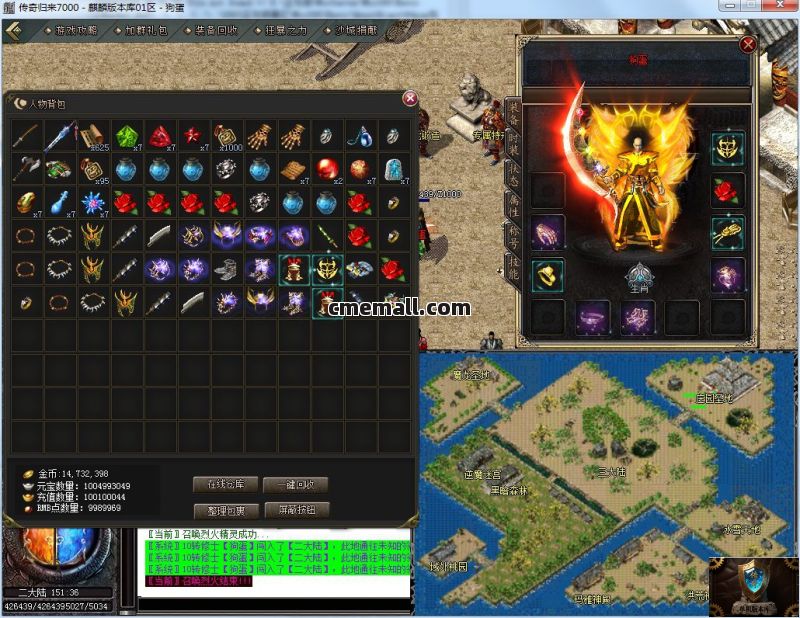Click the 在线仓库 online warehouse button

click(x=226, y=485)
